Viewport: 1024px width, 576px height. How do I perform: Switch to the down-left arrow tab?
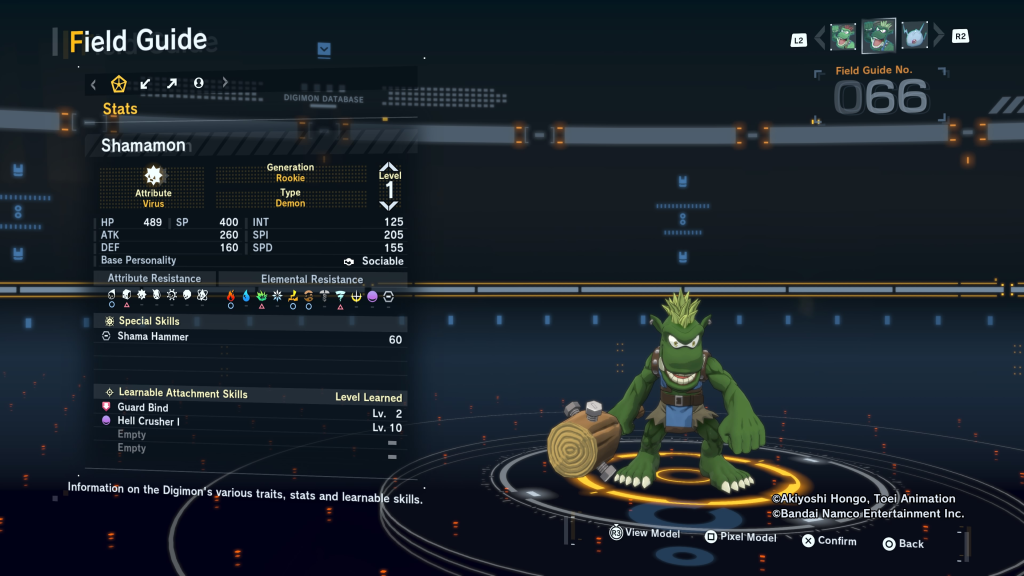(x=146, y=84)
